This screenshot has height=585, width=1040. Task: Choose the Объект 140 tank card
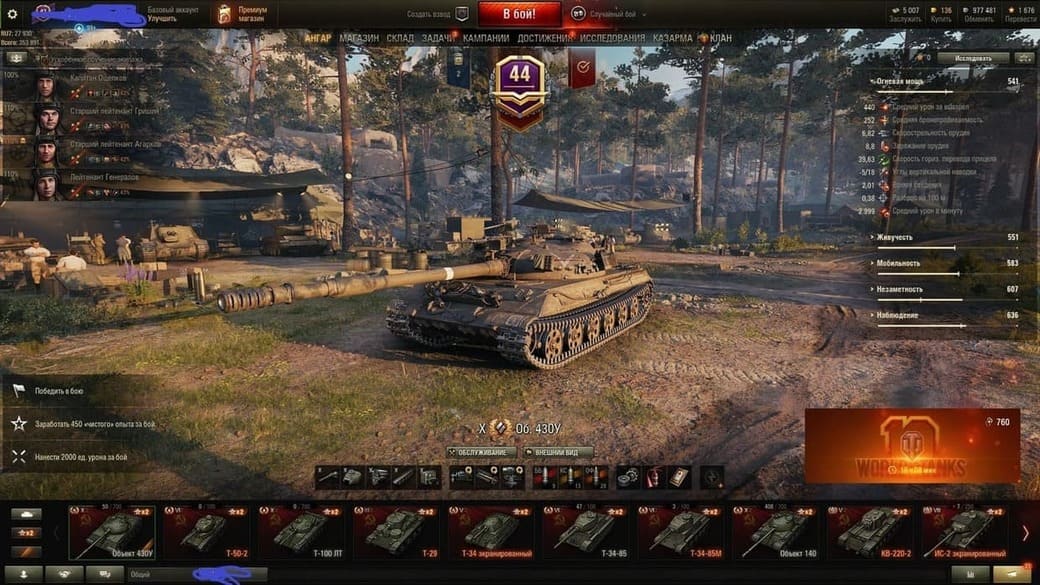pos(774,530)
